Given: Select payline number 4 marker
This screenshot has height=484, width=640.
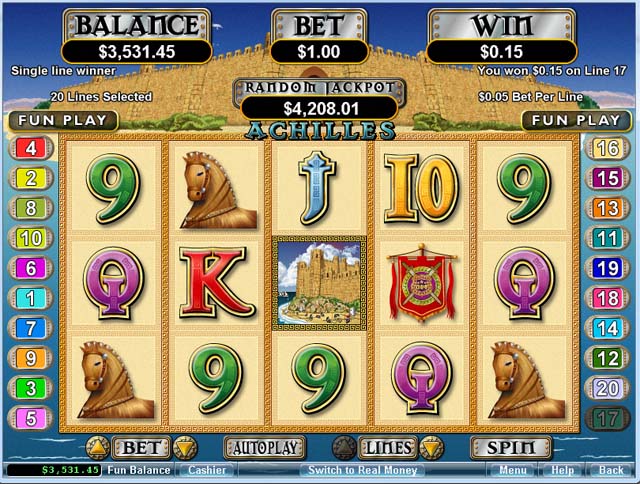Looking at the screenshot, I should [29, 149].
